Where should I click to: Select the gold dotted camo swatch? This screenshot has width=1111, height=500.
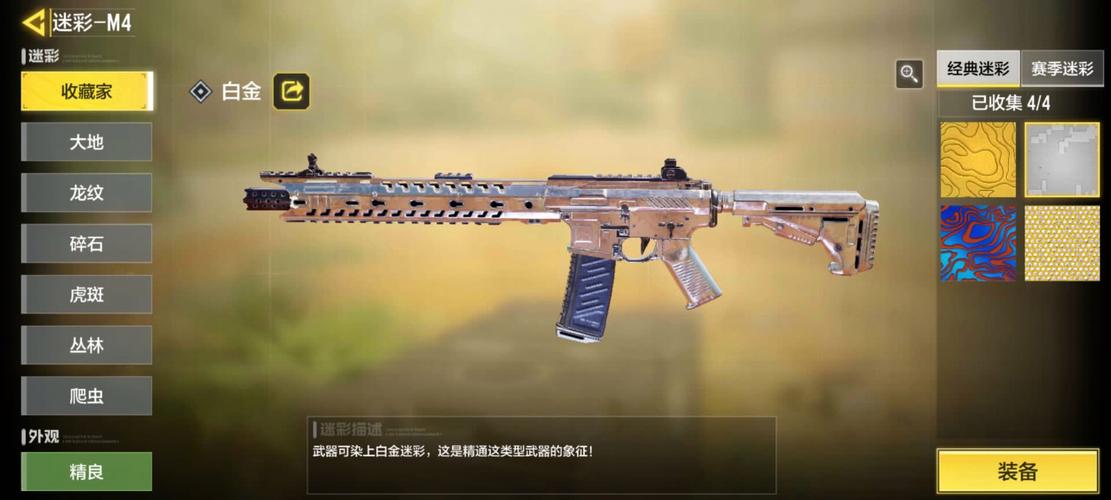[1062, 243]
